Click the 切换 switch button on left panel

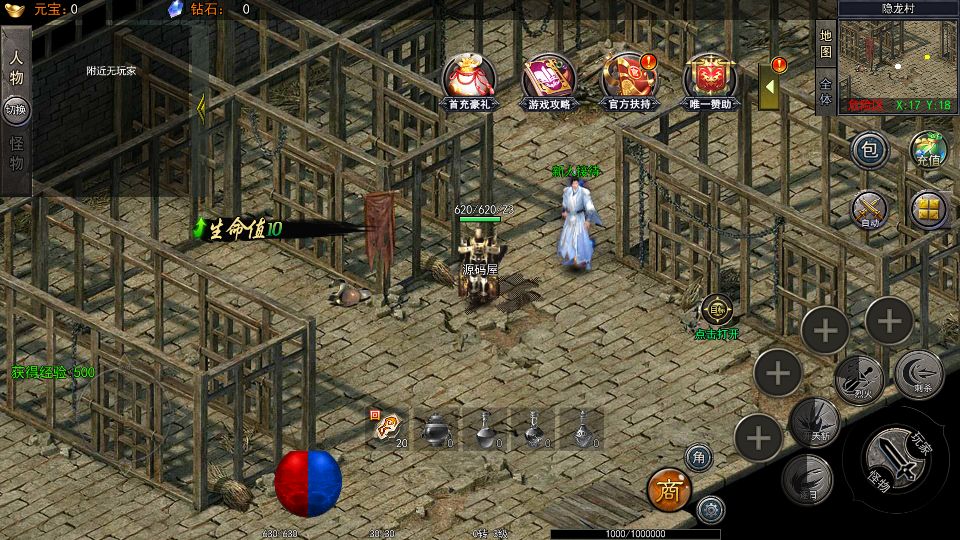click(17, 109)
